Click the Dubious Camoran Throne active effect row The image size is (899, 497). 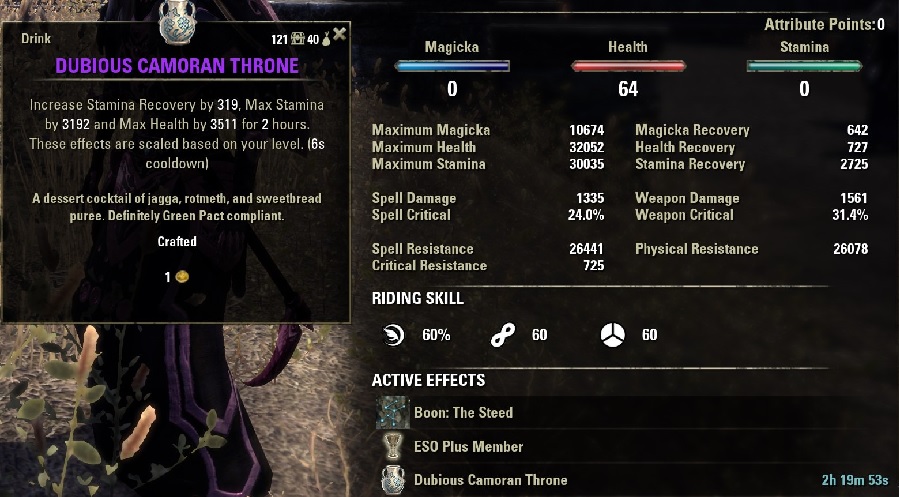tap(490, 480)
